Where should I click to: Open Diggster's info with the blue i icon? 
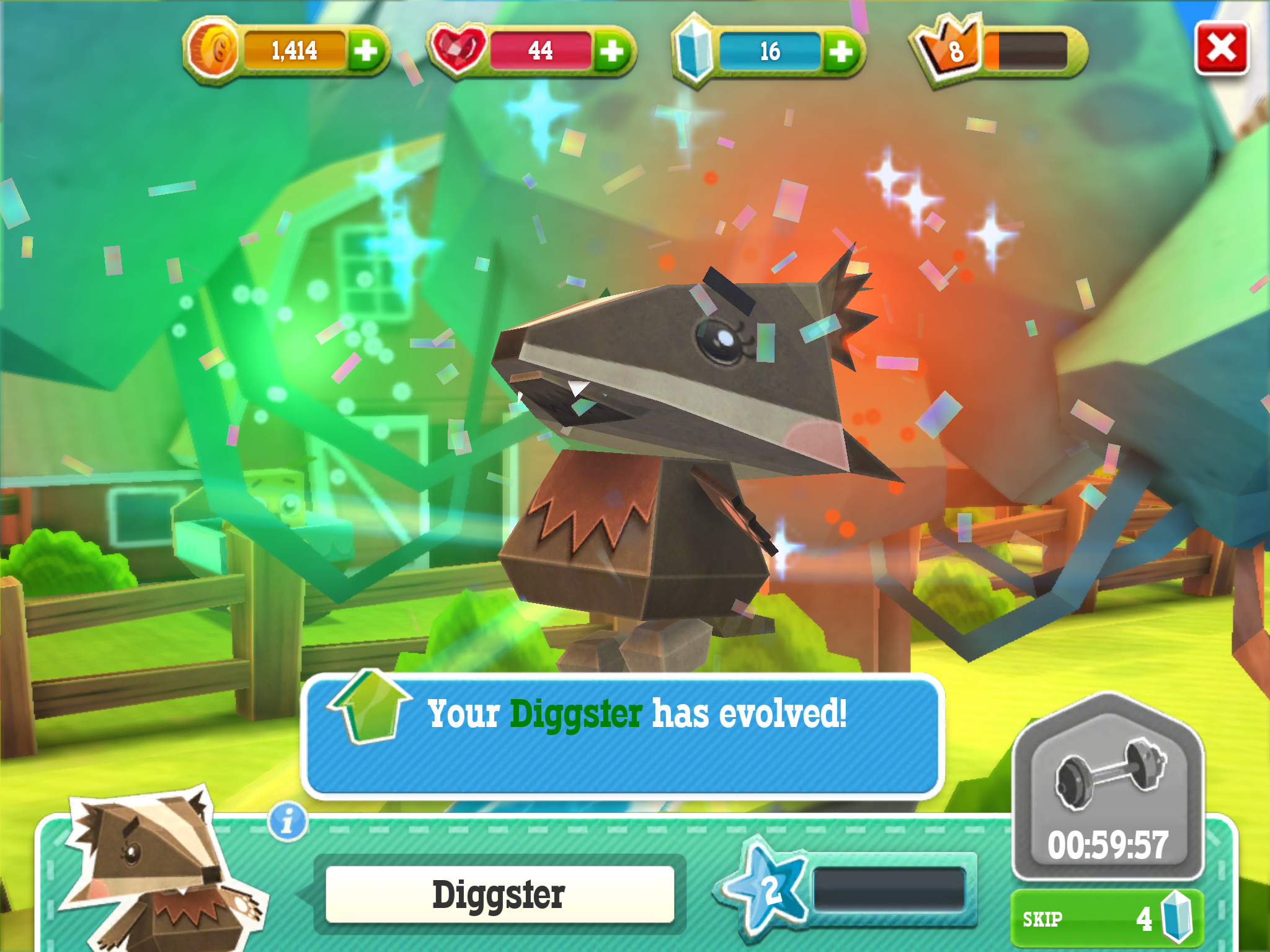287,822
